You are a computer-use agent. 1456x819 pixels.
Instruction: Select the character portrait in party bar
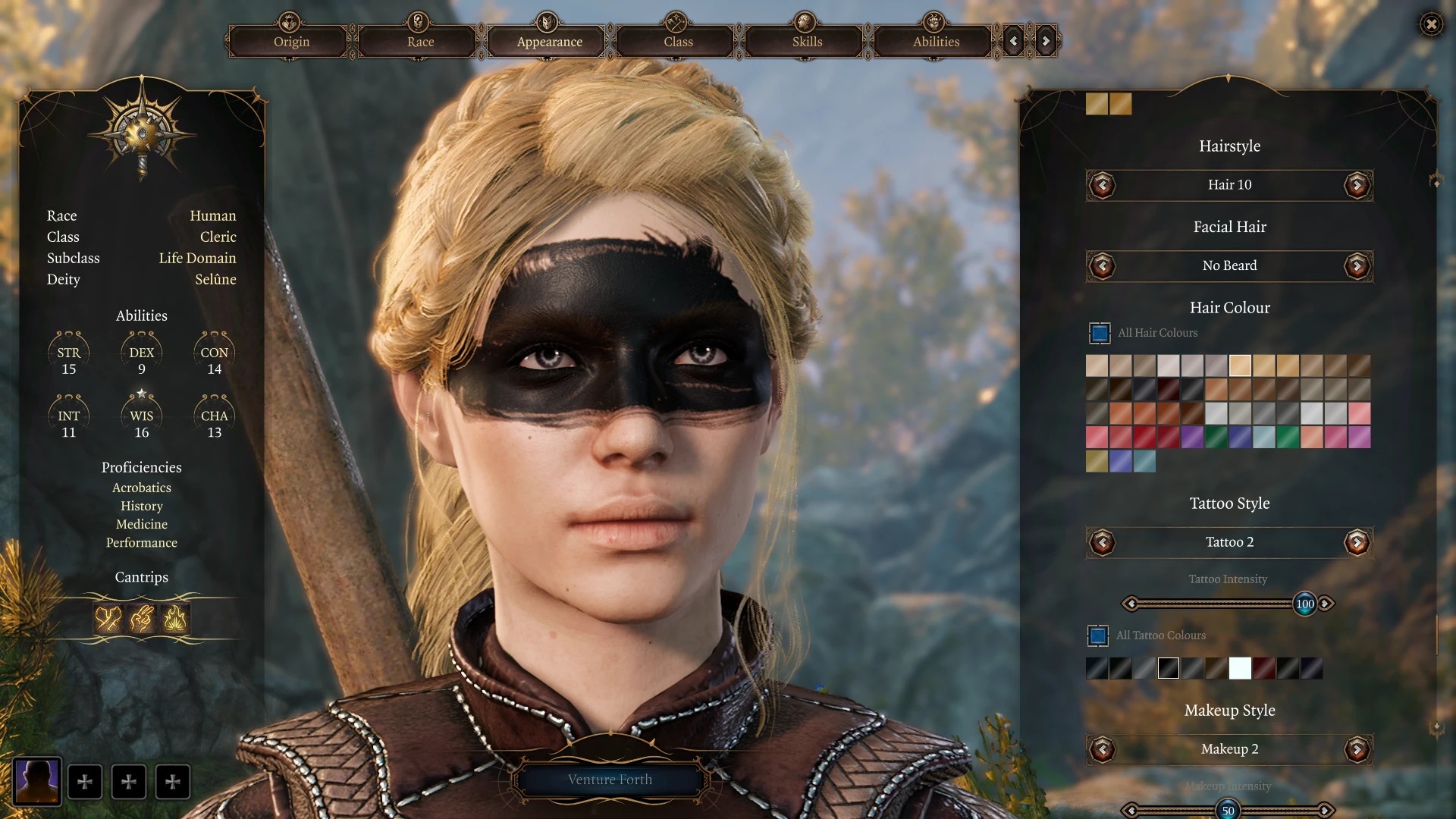click(x=37, y=781)
